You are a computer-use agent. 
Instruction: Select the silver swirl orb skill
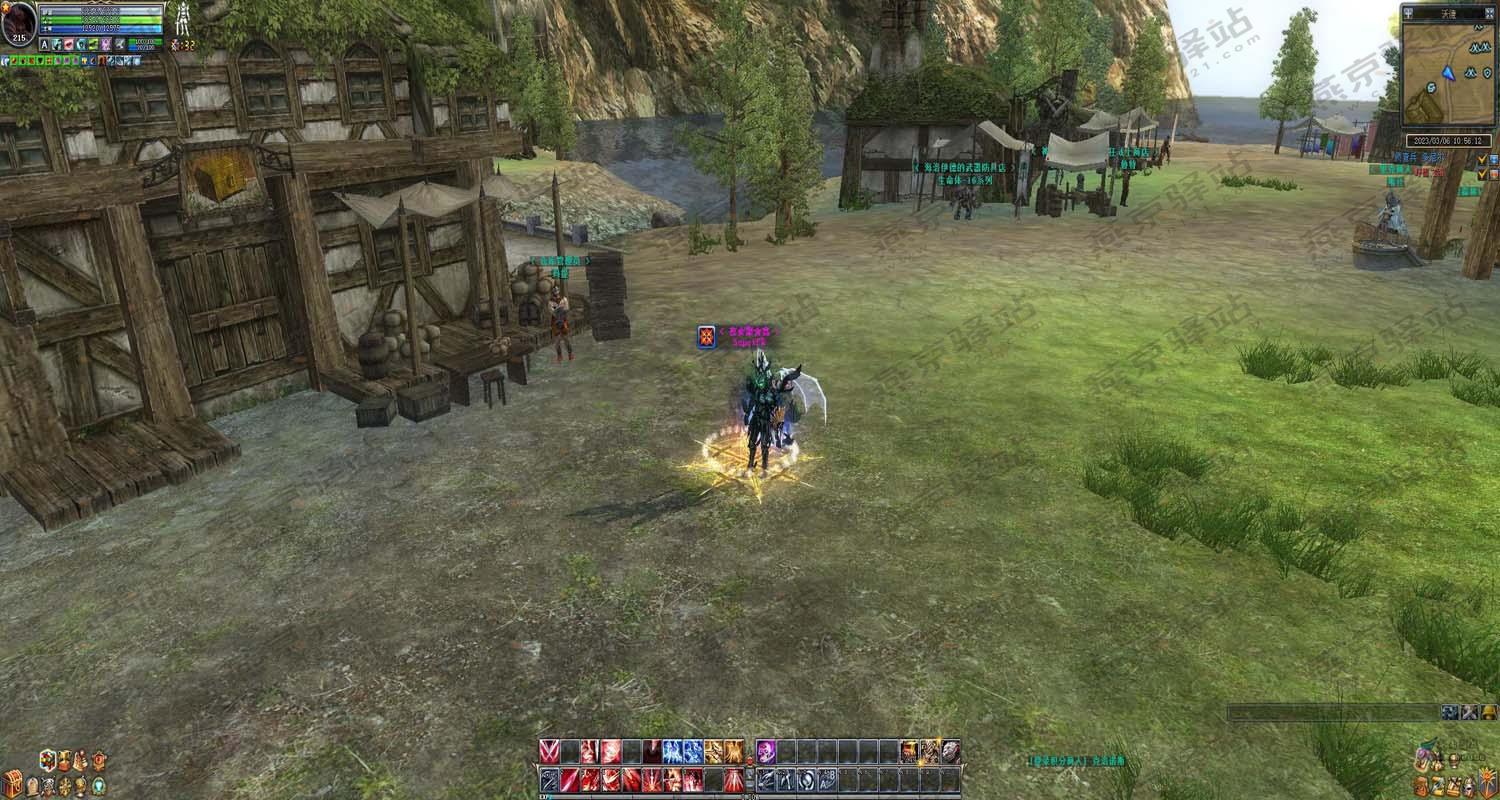pyautogui.click(x=806, y=779)
